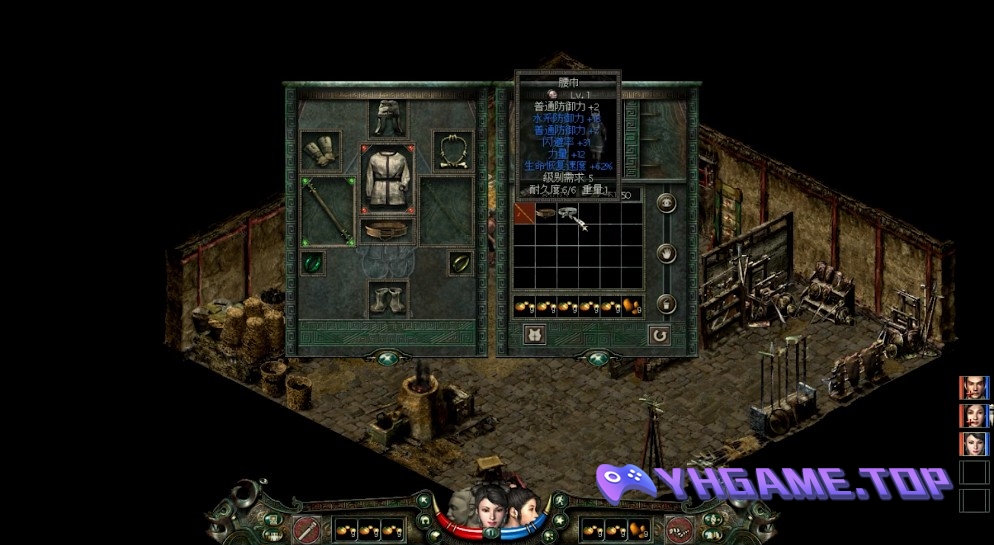Click the hand button beside the bag
Image resolution: width=994 pixels, height=545 pixels.
pos(667,254)
